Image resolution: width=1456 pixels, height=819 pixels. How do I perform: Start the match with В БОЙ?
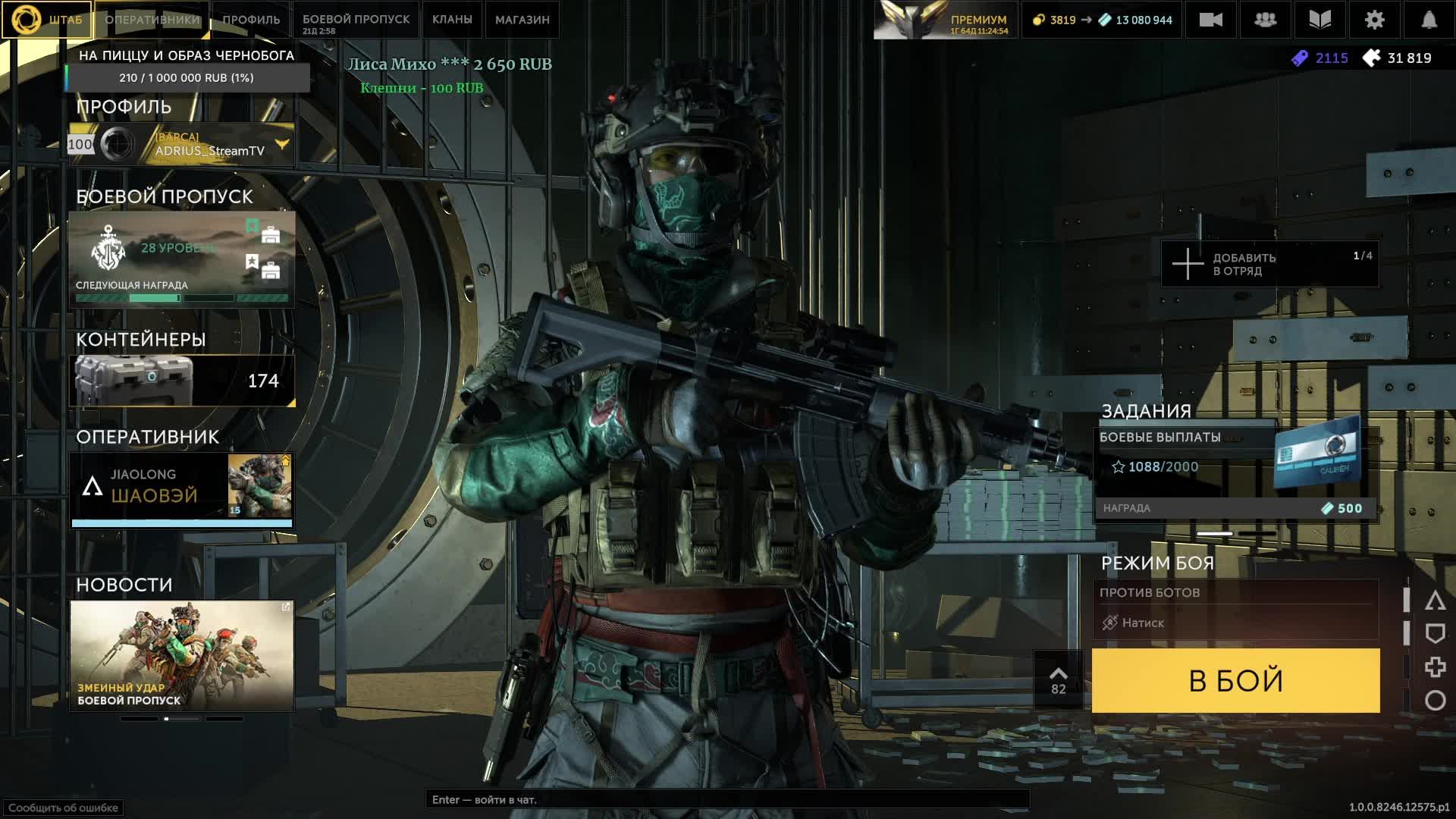click(1235, 680)
